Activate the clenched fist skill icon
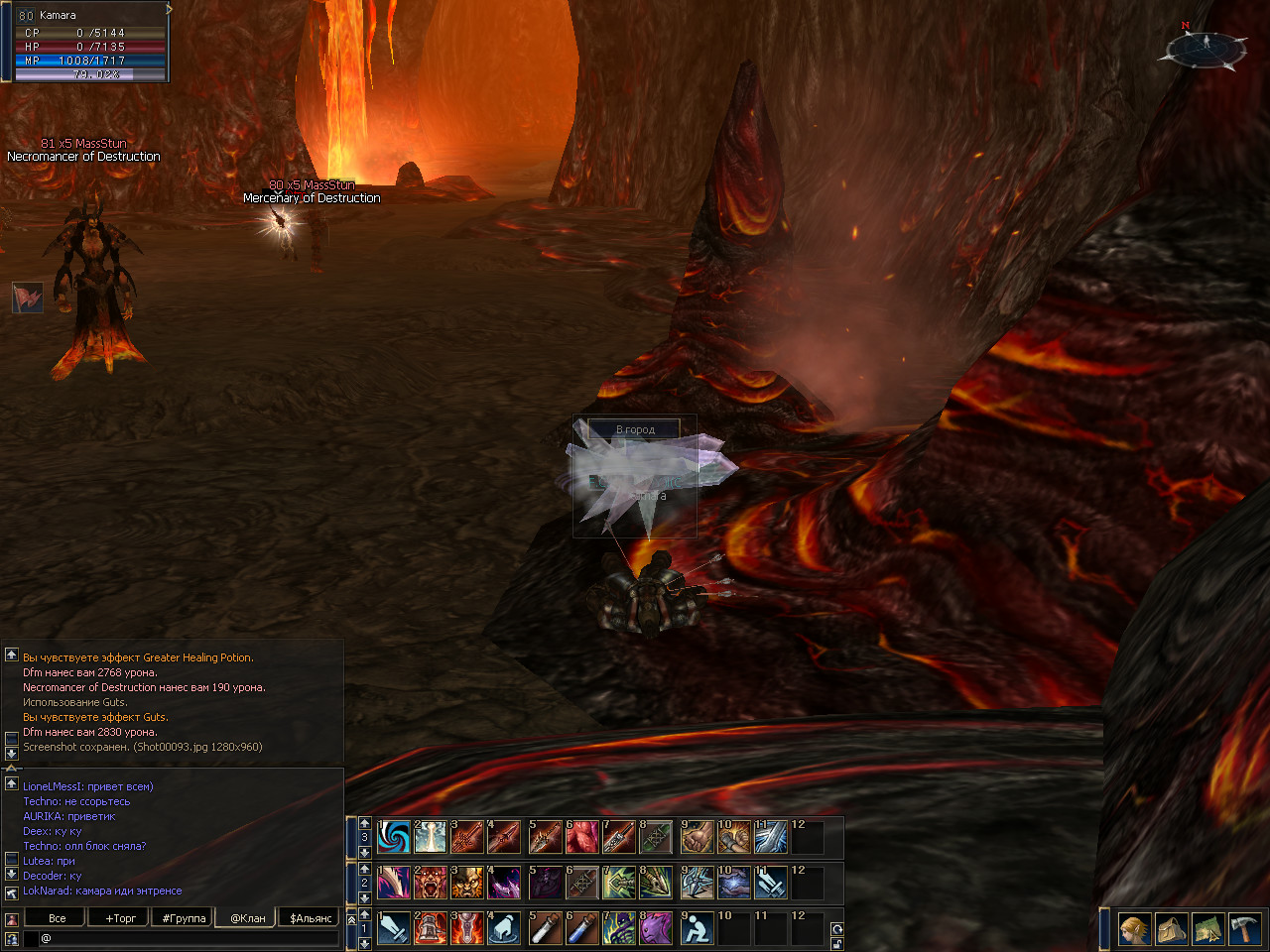 tap(697, 837)
